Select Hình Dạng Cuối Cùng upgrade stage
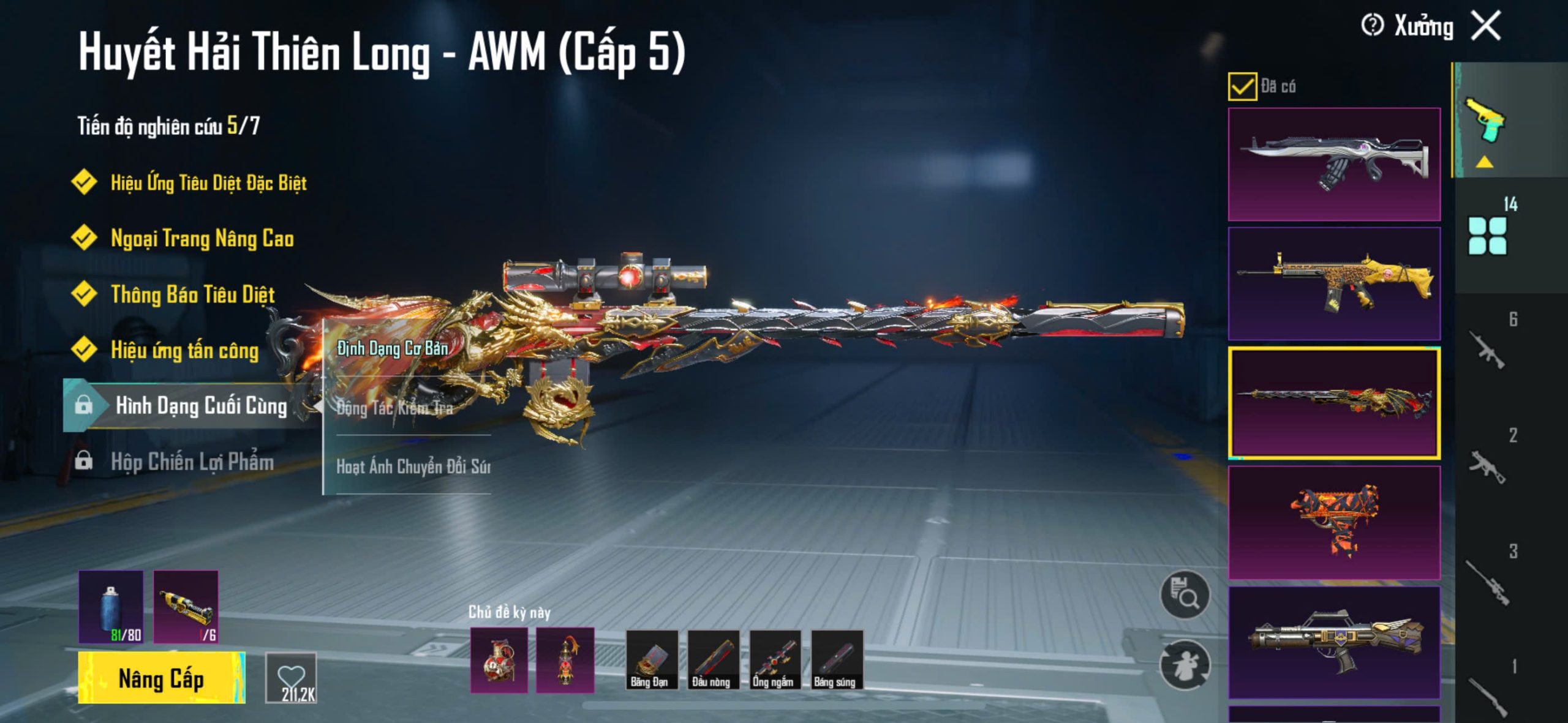 [200, 405]
